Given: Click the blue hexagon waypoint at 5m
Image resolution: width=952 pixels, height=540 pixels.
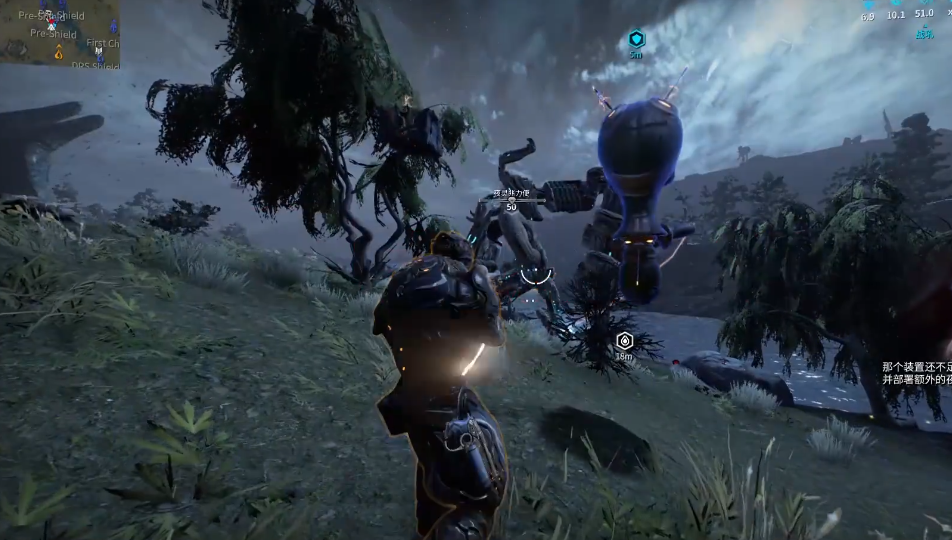Looking at the screenshot, I should pyautogui.click(x=635, y=39).
